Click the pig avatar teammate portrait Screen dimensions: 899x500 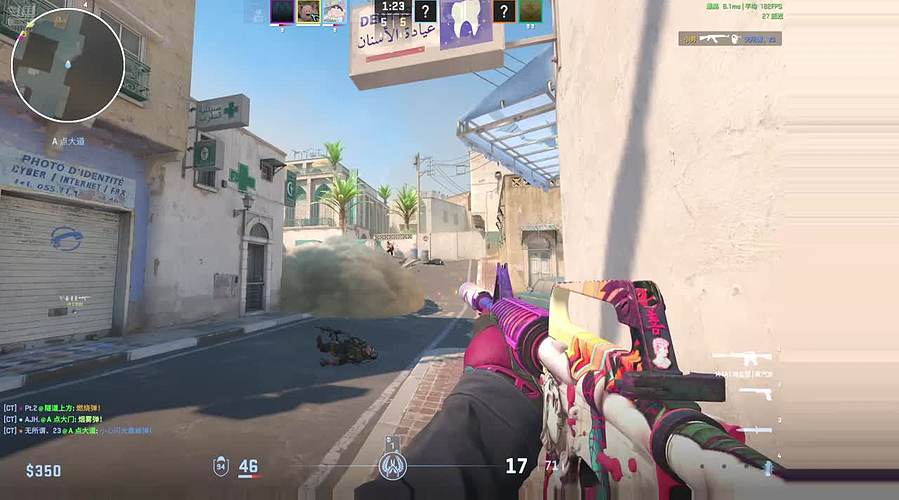click(x=308, y=11)
